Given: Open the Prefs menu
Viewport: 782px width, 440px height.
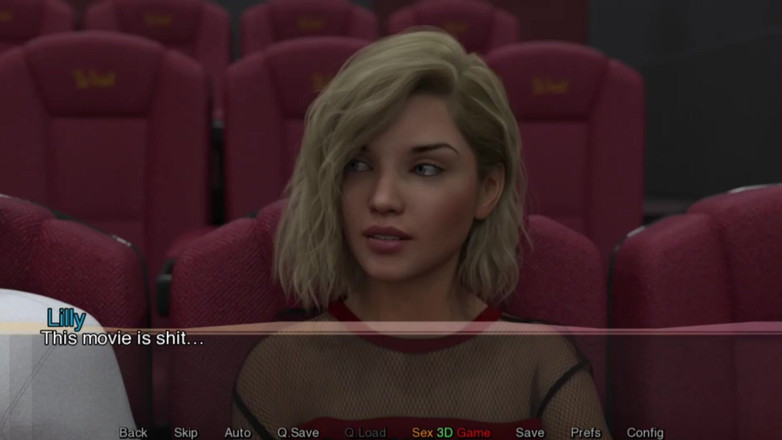Looking at the screenshot, I should [586, 432].
